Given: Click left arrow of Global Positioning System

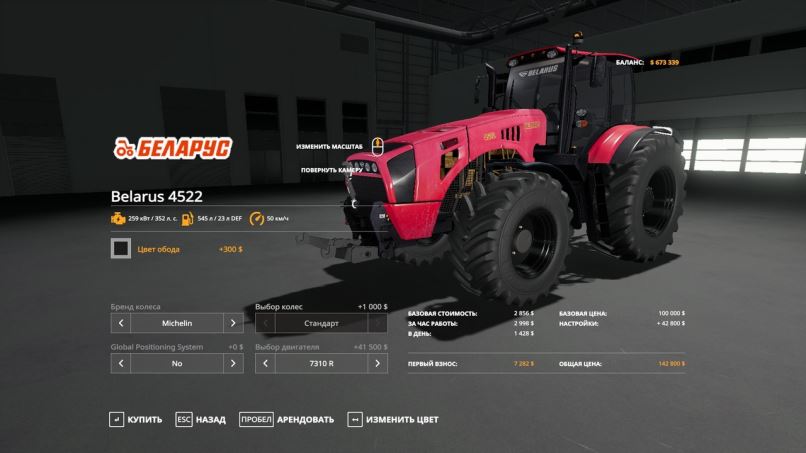Looking at the screenshot, I should (x=121, y=364).
